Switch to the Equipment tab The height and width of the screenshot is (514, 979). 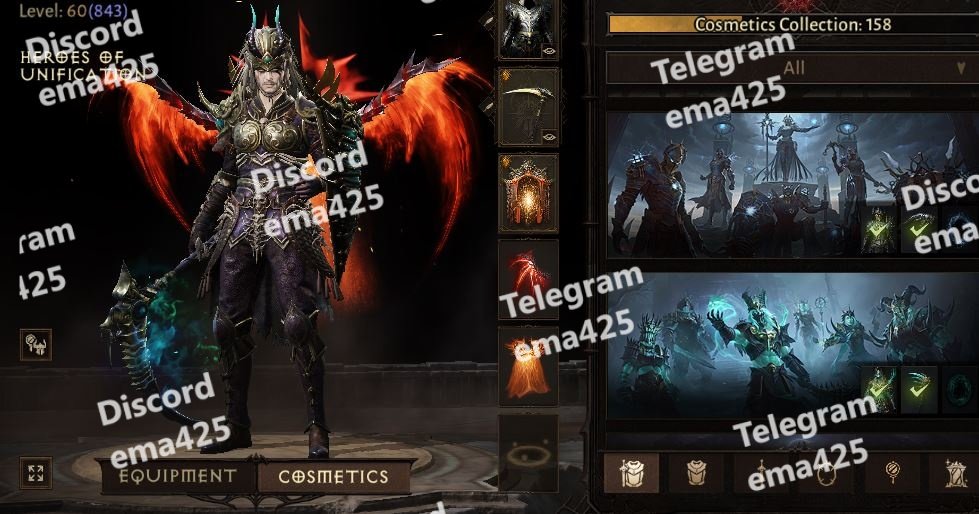[178, 477]
